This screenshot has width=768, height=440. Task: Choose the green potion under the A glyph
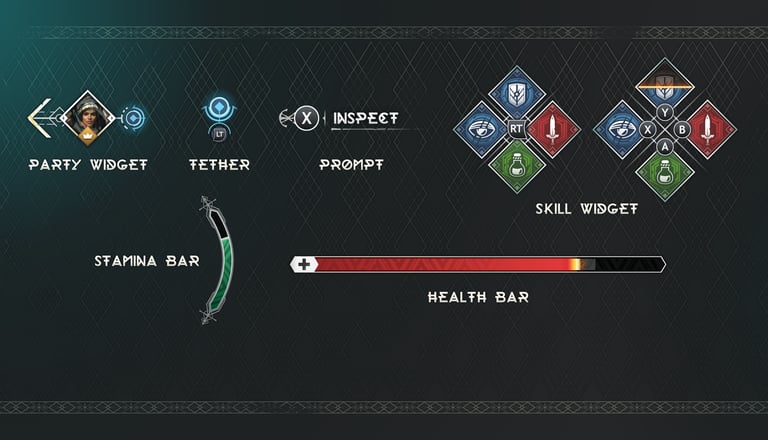click(659, 165)
